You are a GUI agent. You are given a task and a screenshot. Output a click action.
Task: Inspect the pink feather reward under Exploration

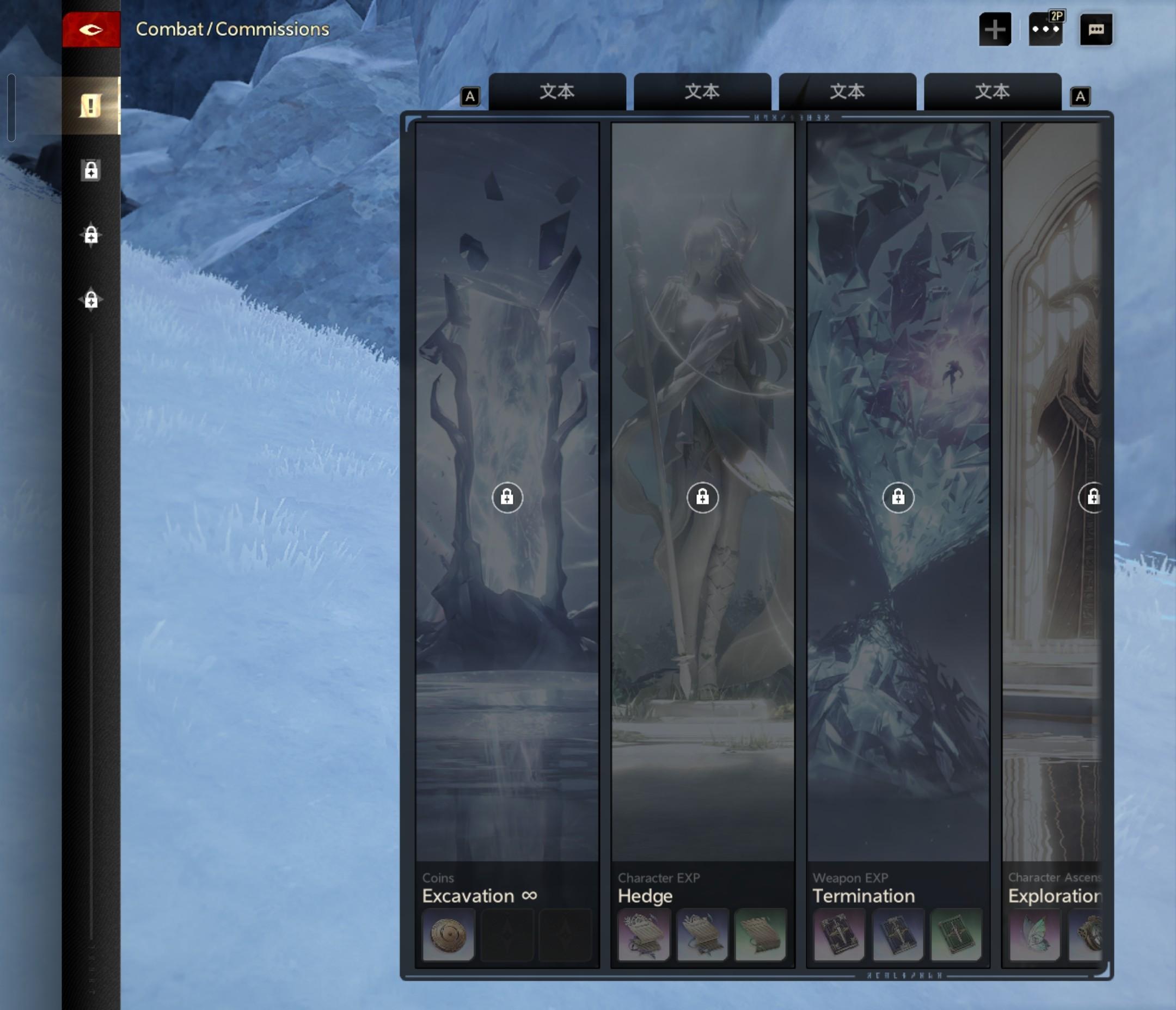(x=1034, y=934)
